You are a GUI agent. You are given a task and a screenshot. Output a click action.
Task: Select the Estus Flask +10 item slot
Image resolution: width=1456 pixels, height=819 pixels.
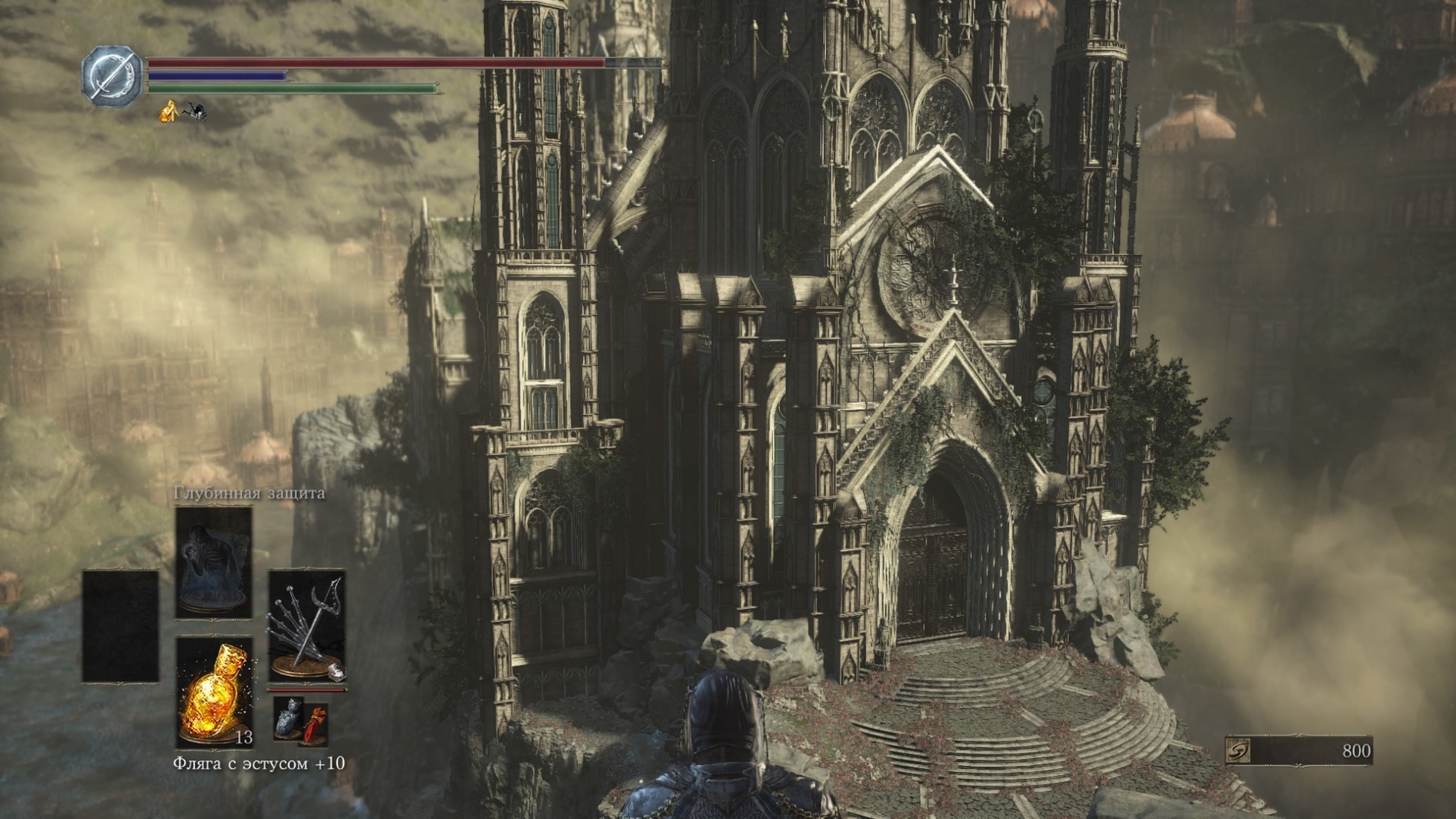(x=214, y=692)
